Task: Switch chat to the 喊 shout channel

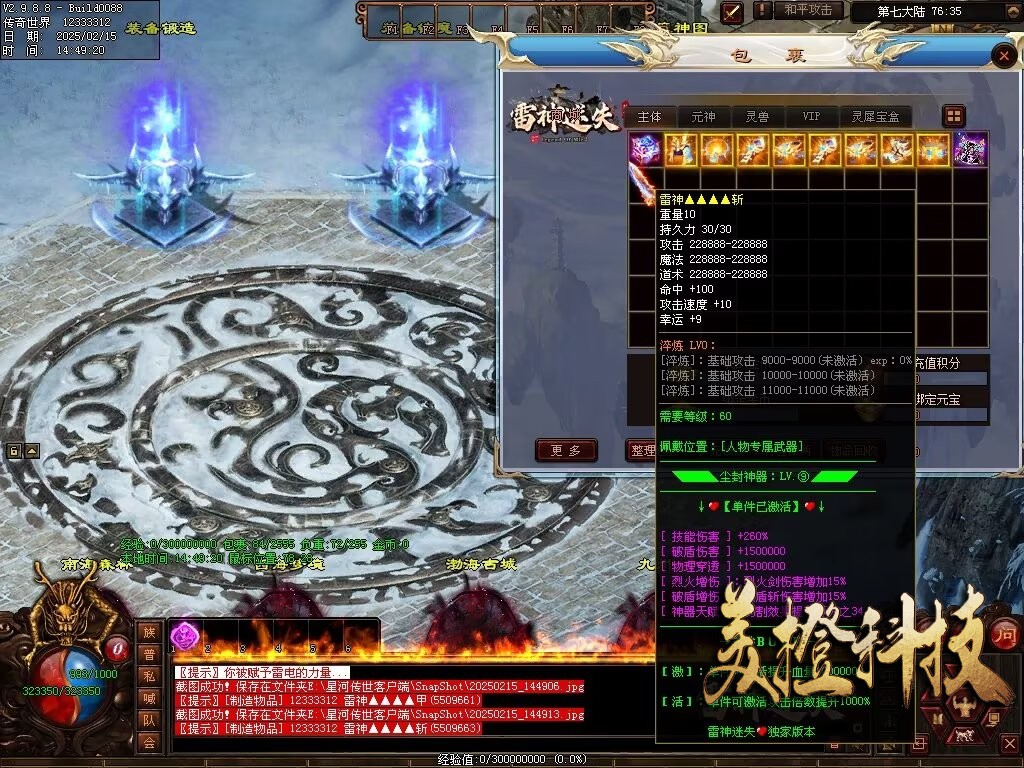Action: pos(149,698)
